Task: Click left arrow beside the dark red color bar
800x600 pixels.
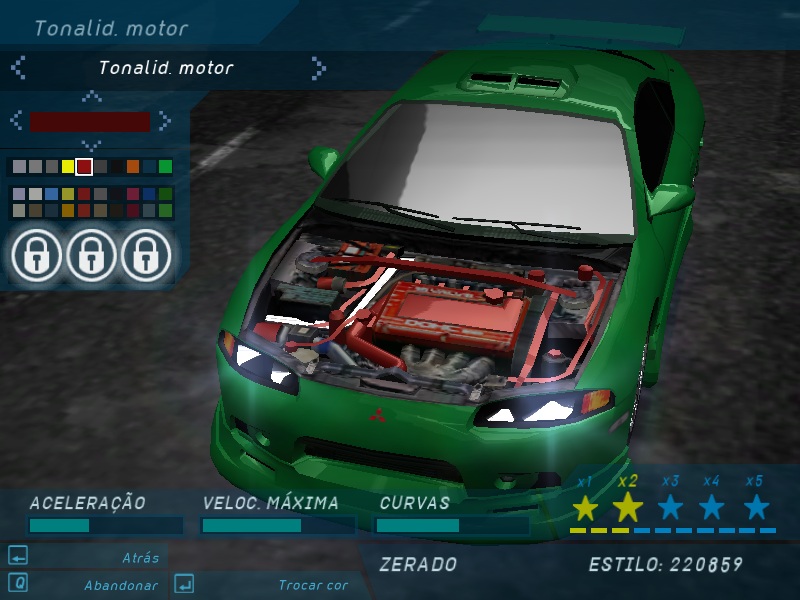Action: (x=16, y=121)
